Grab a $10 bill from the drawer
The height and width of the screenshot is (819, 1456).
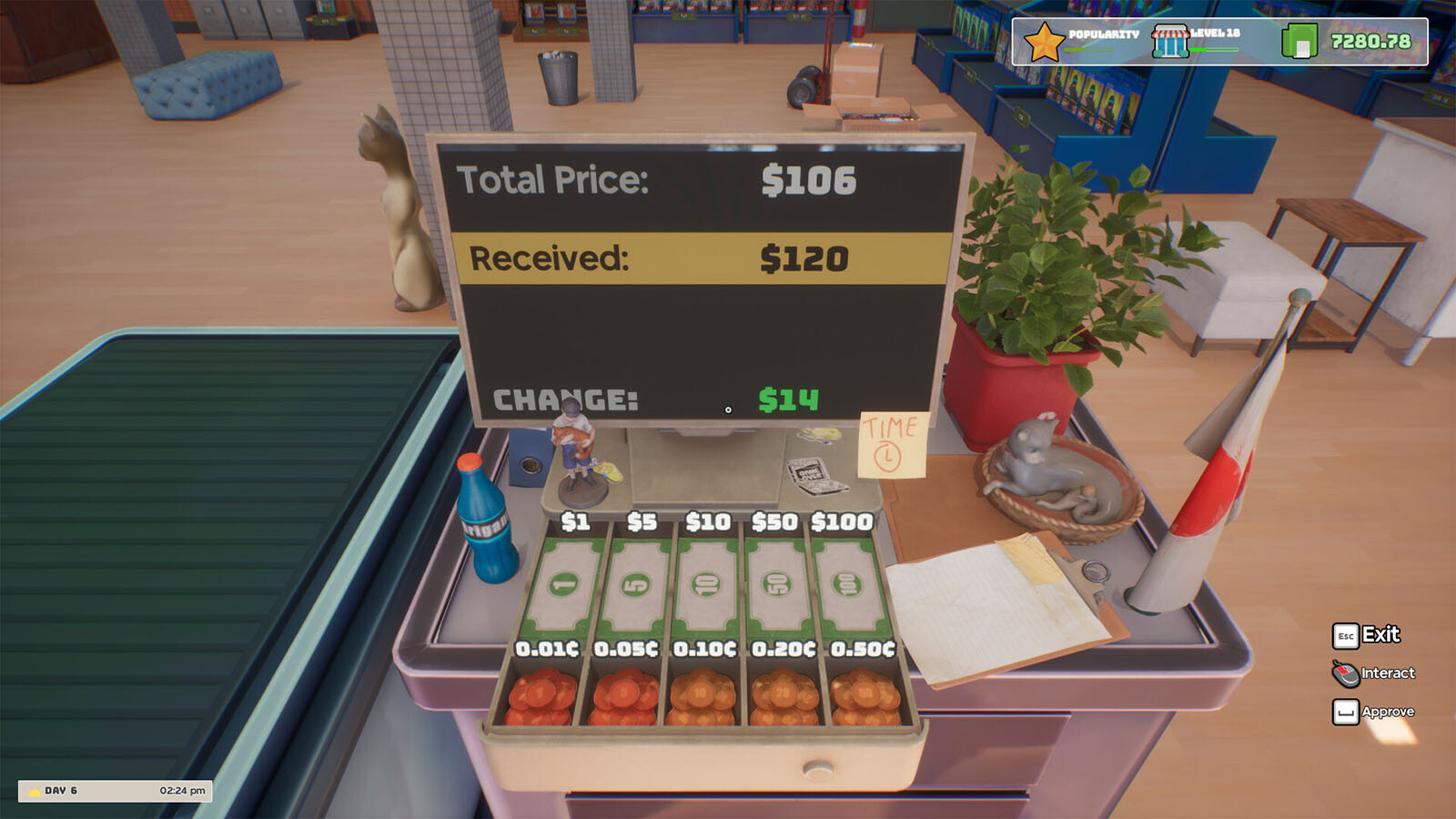pos(706,585)
